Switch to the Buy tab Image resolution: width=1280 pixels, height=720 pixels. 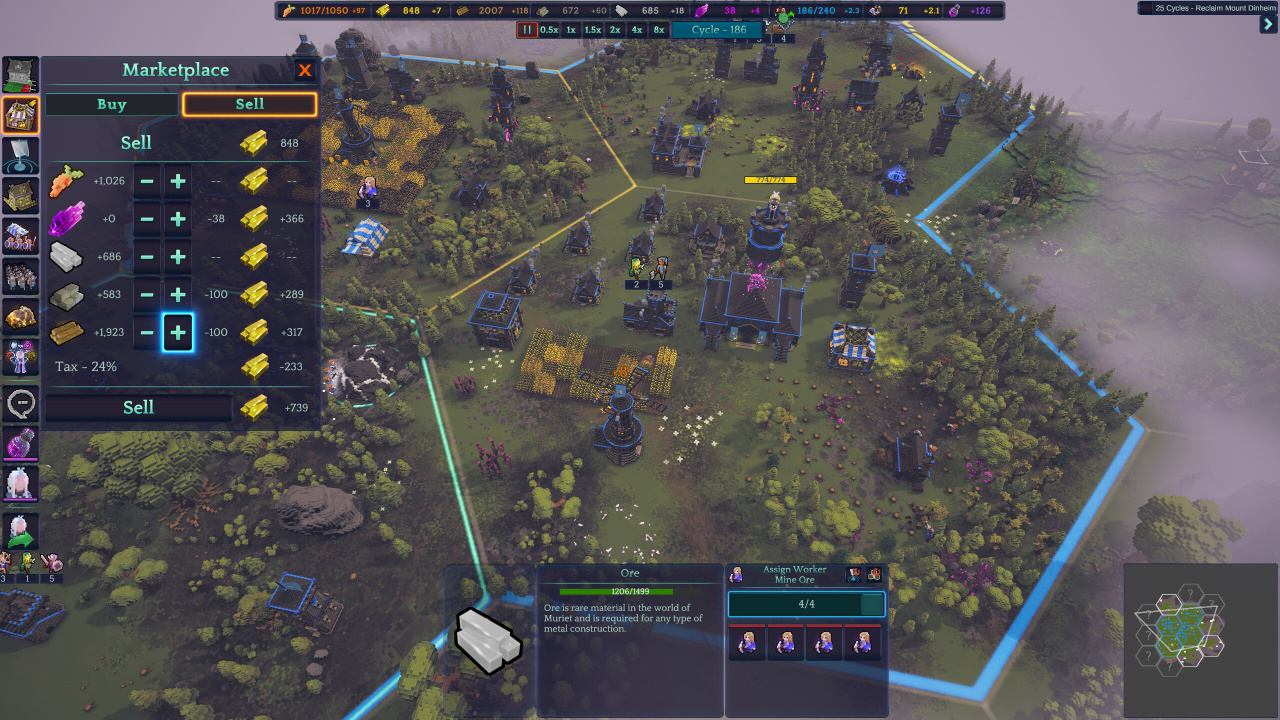tap(112, 104)
